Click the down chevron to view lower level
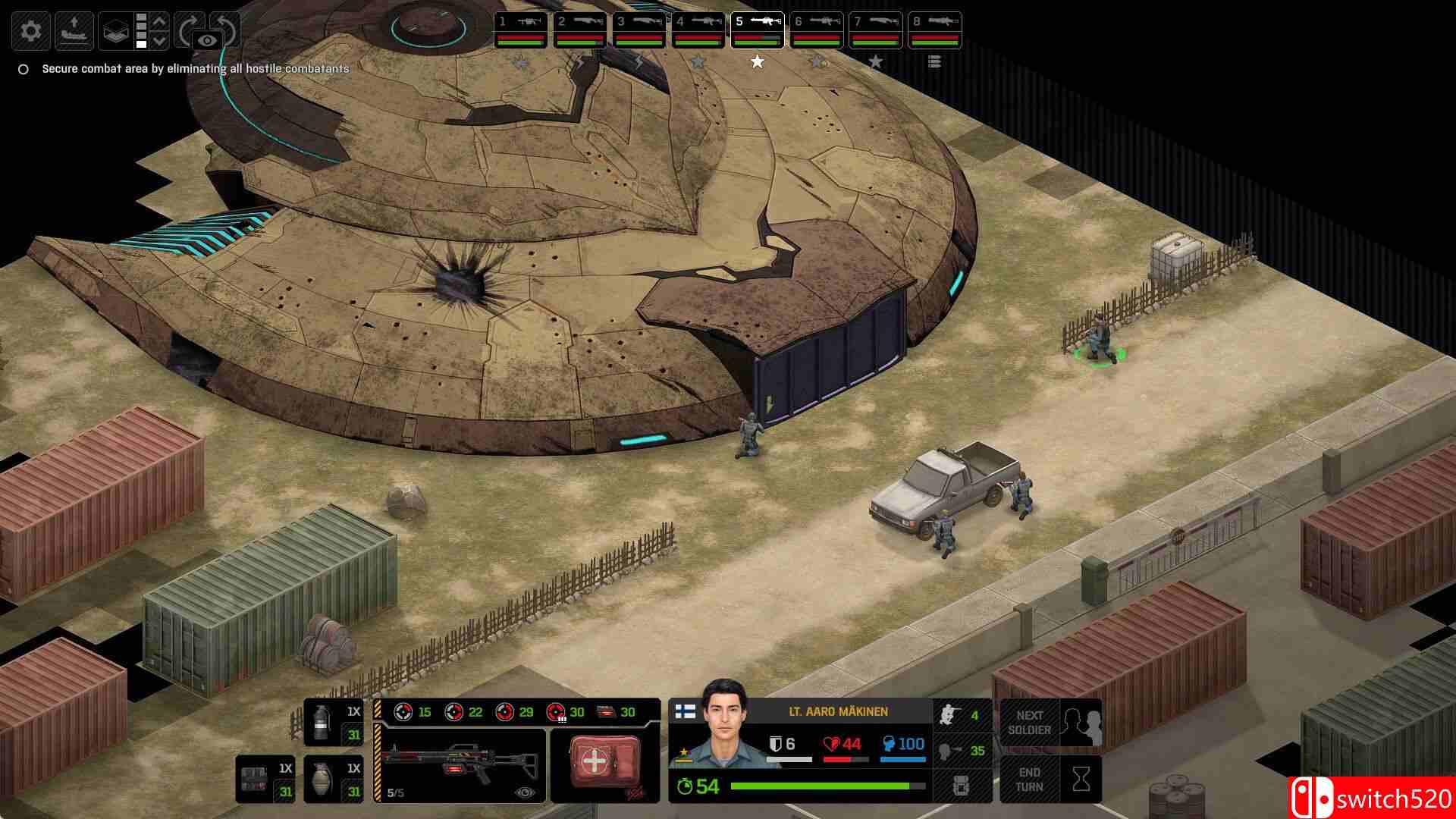 pos(161,39)
